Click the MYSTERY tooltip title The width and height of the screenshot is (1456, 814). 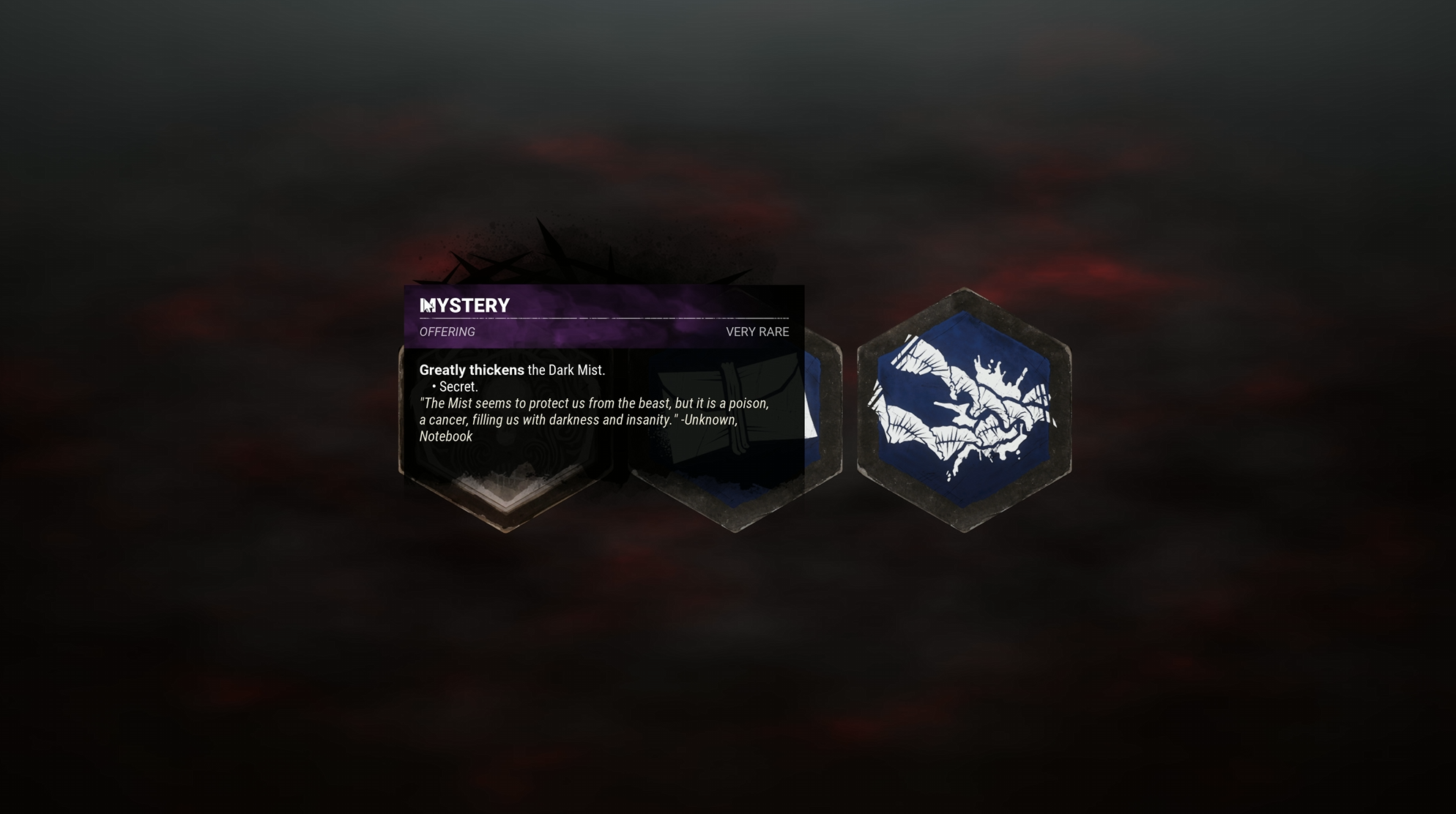(465, 306)
